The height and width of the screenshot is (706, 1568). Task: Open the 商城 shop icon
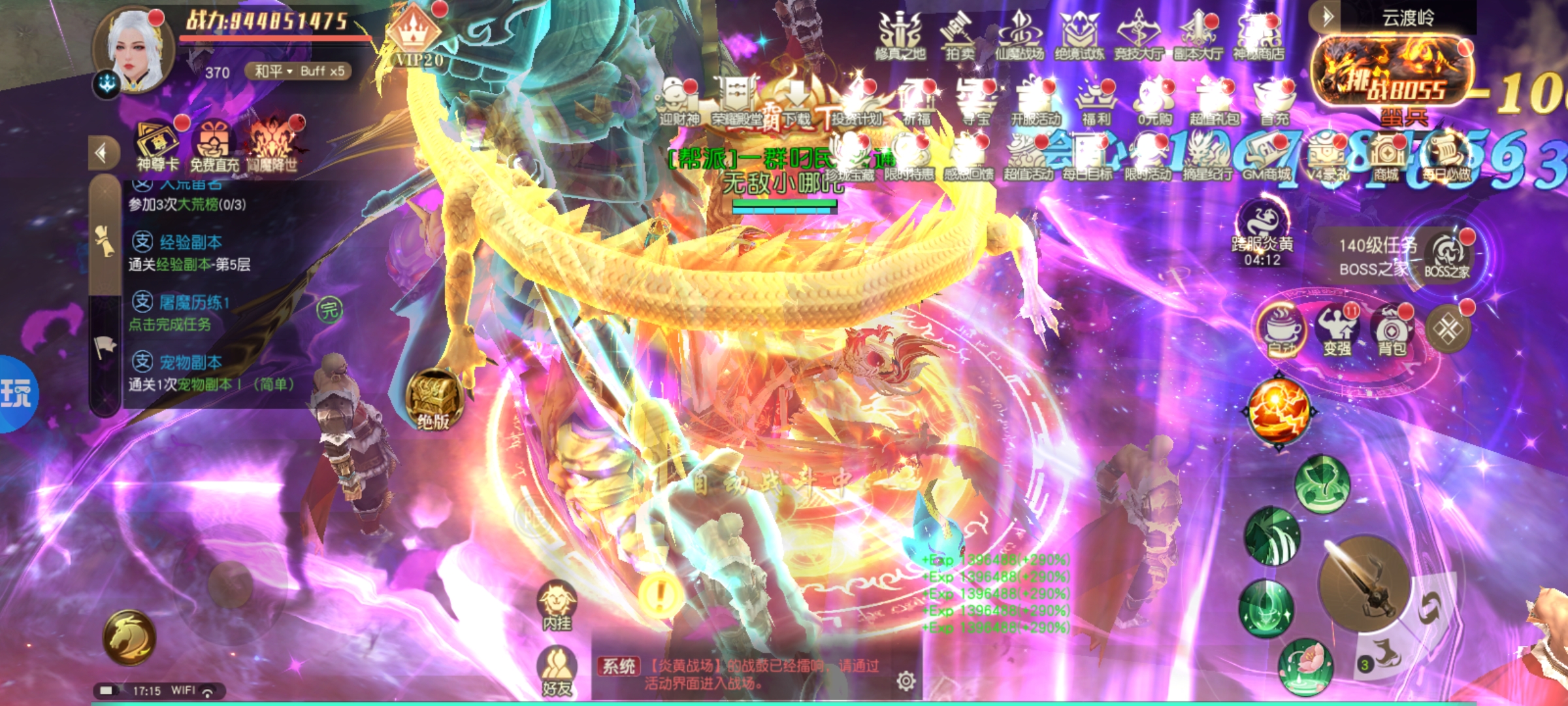(x=1386, y=158)
